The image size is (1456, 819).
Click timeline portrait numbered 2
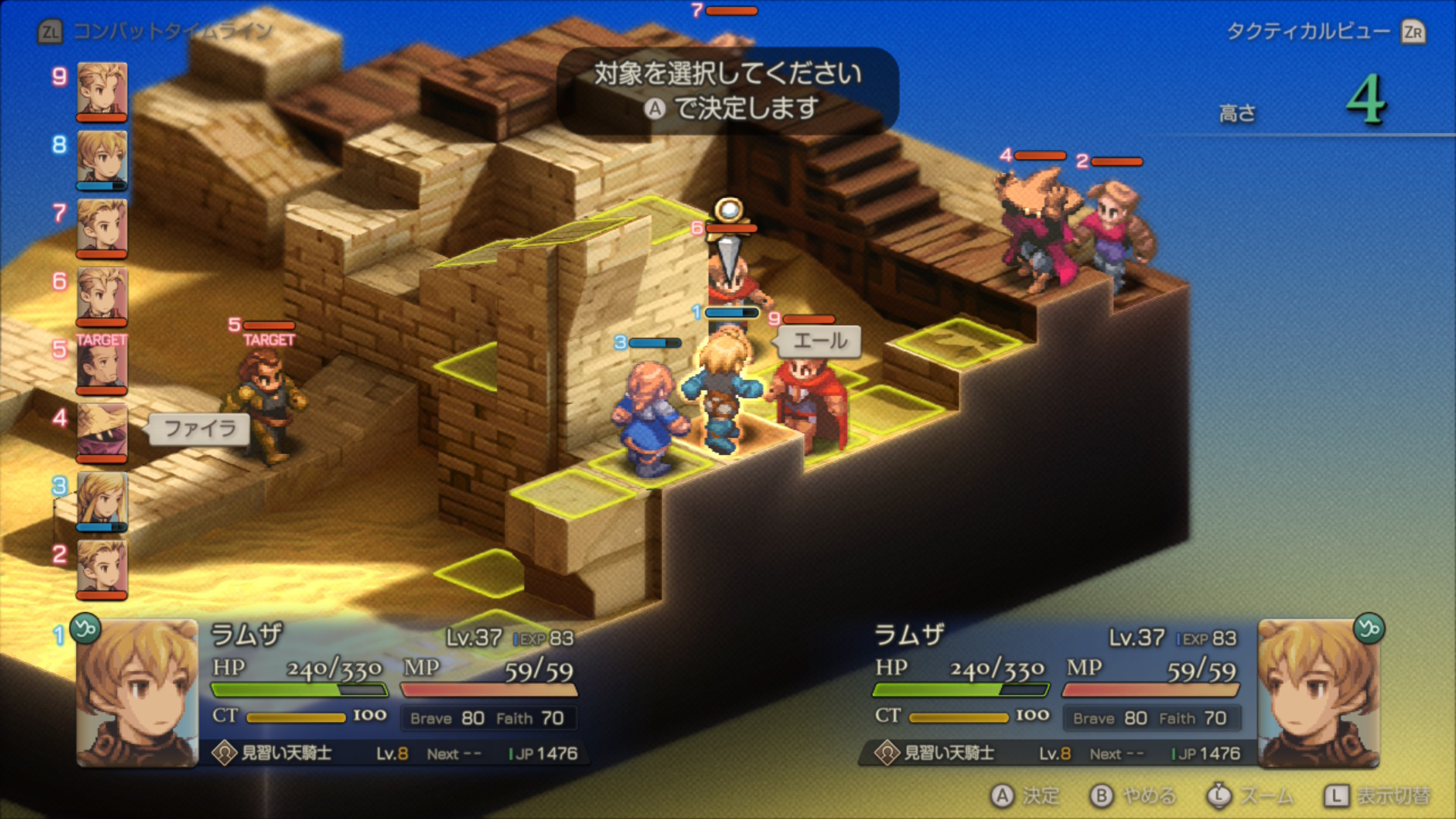102,568
